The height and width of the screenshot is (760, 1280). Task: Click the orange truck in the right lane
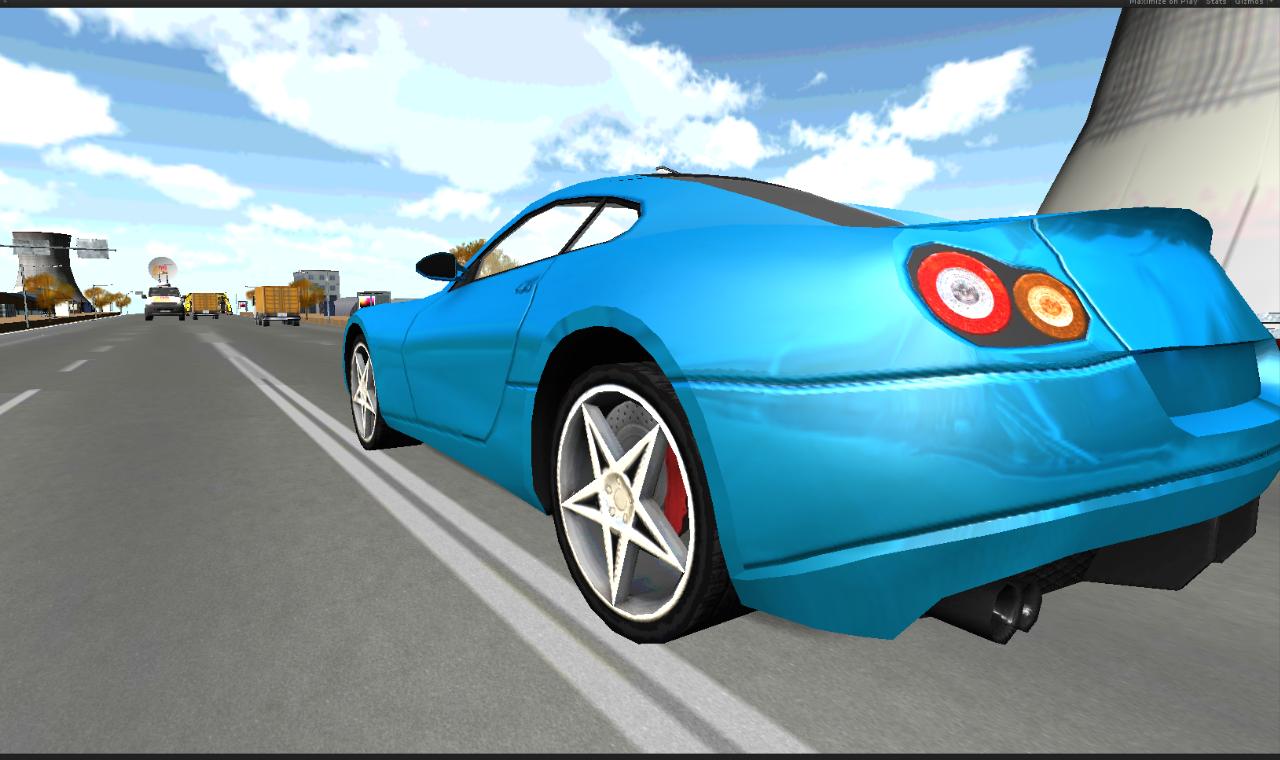tap(276, 300)
